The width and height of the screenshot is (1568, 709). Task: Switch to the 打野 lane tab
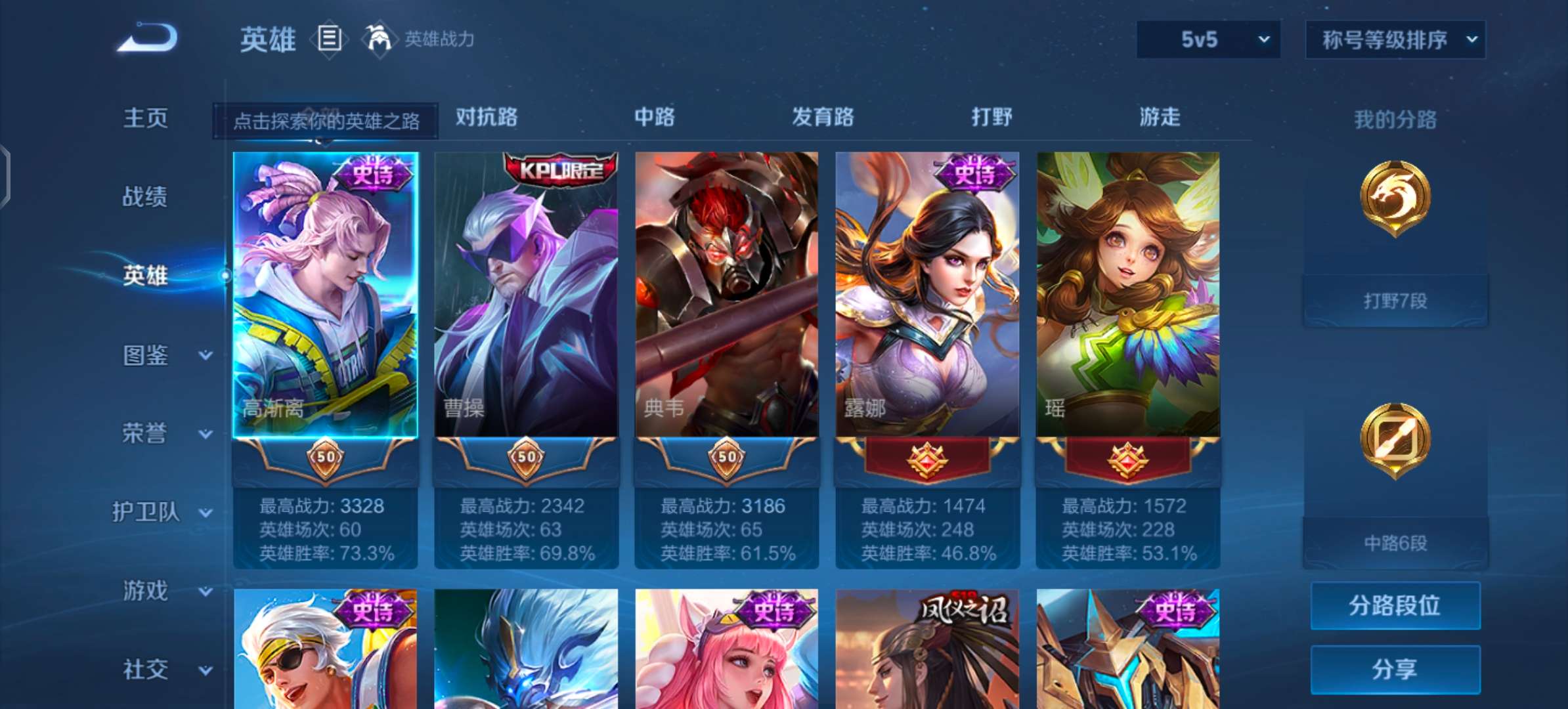click(991, 117)
